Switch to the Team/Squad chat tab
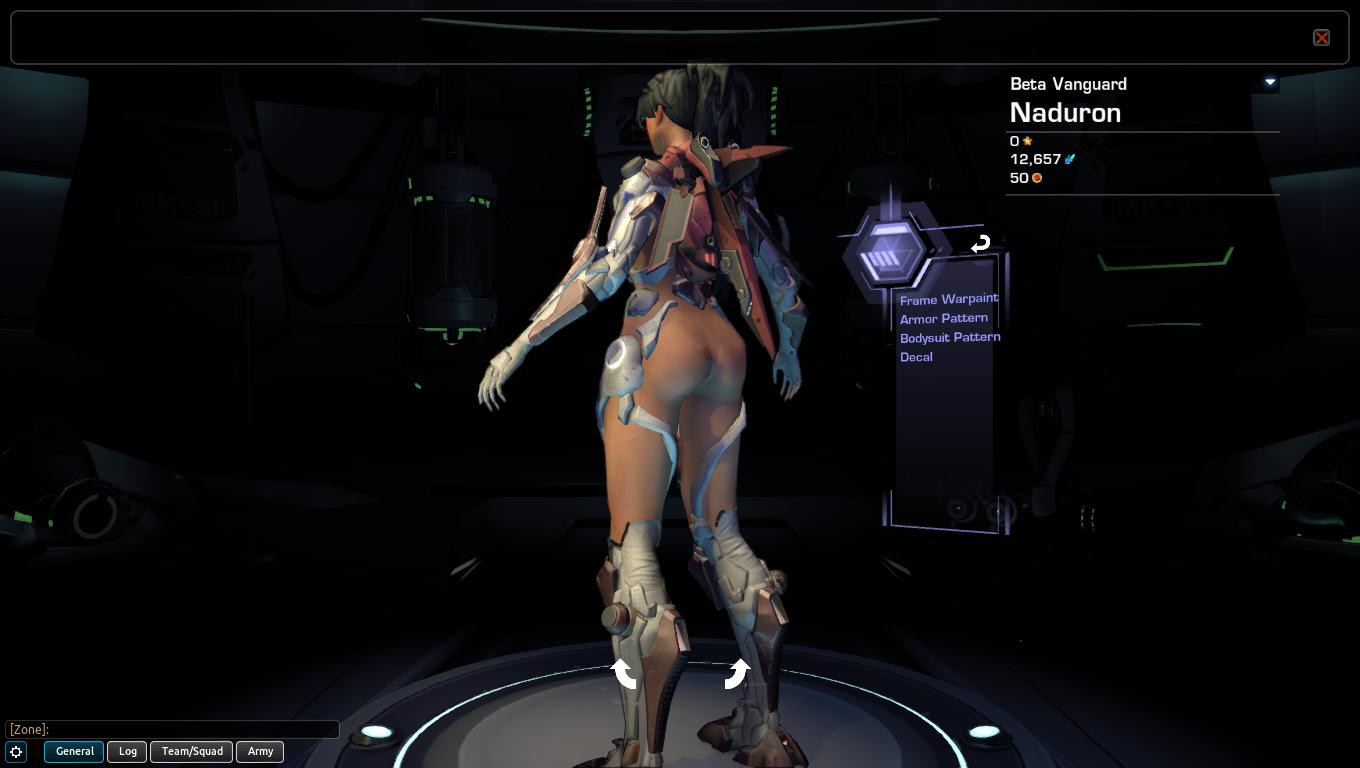Image resolution: width=1360 pixels, height=768 pixels. tap(192, 751)
